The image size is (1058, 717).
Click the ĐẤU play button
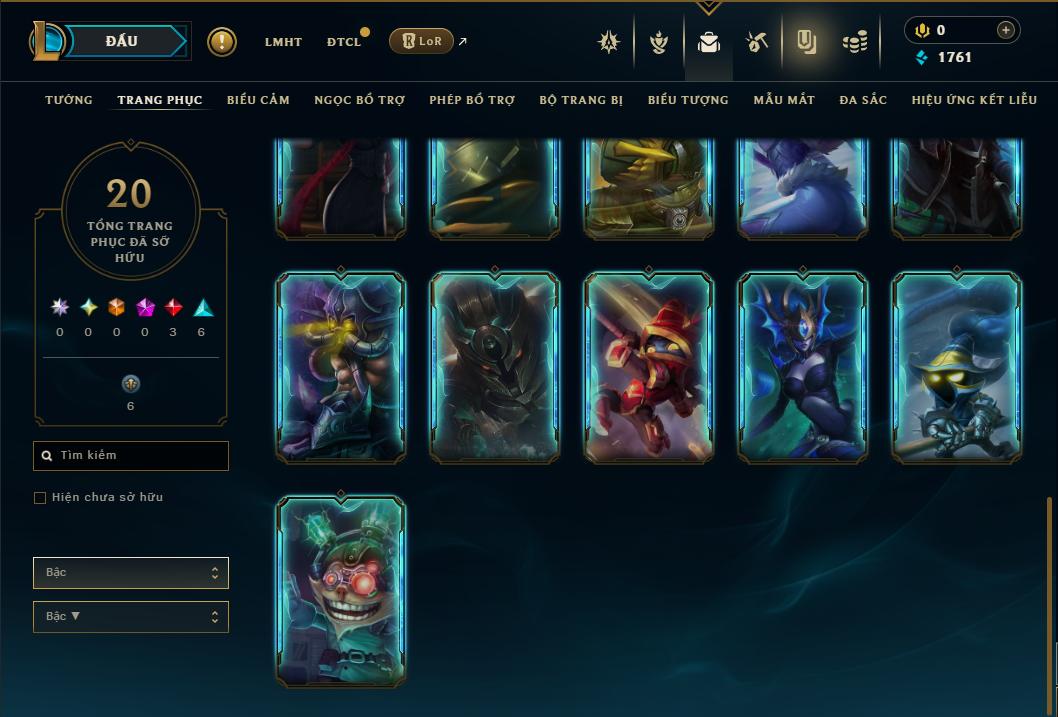(121, 41)
